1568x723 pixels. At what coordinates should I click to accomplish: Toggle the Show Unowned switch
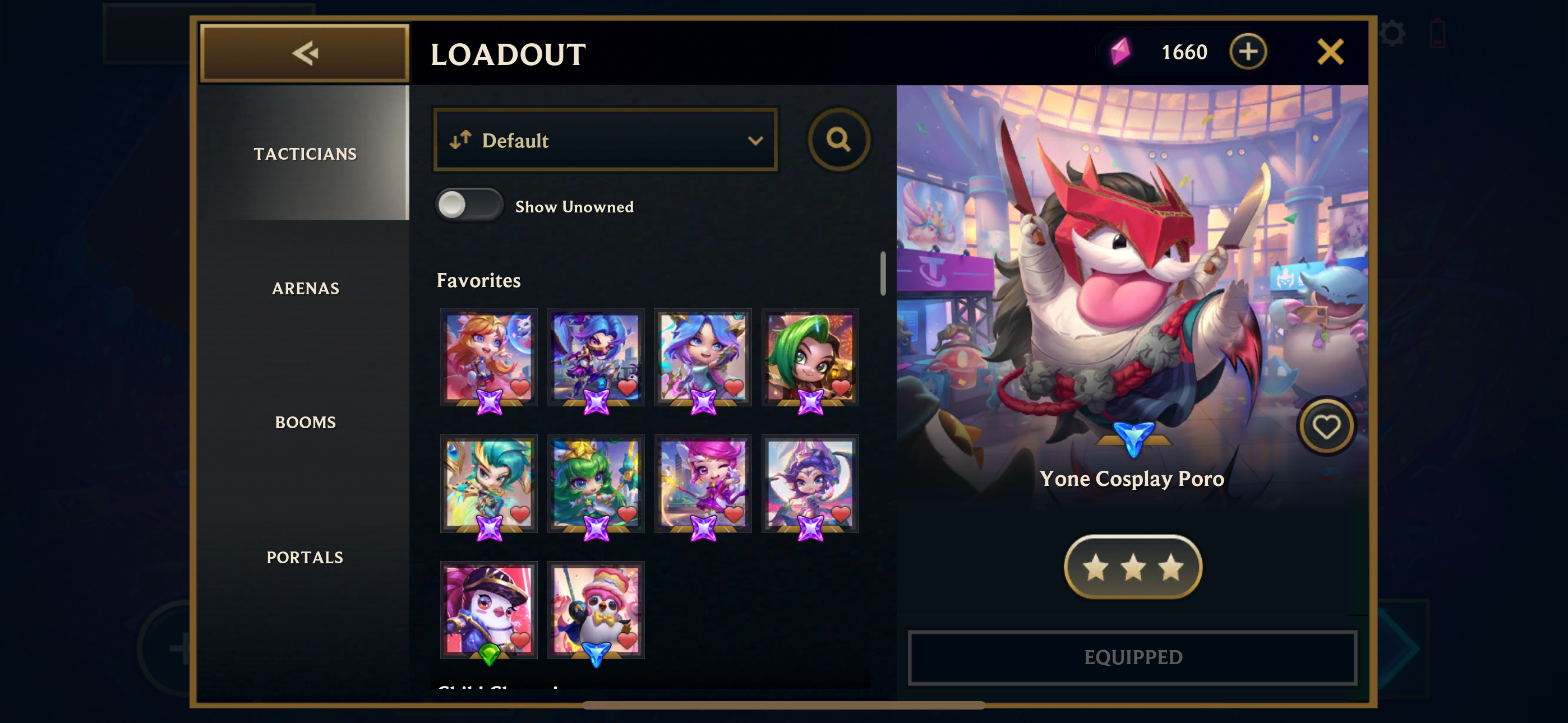pos(469,205)
